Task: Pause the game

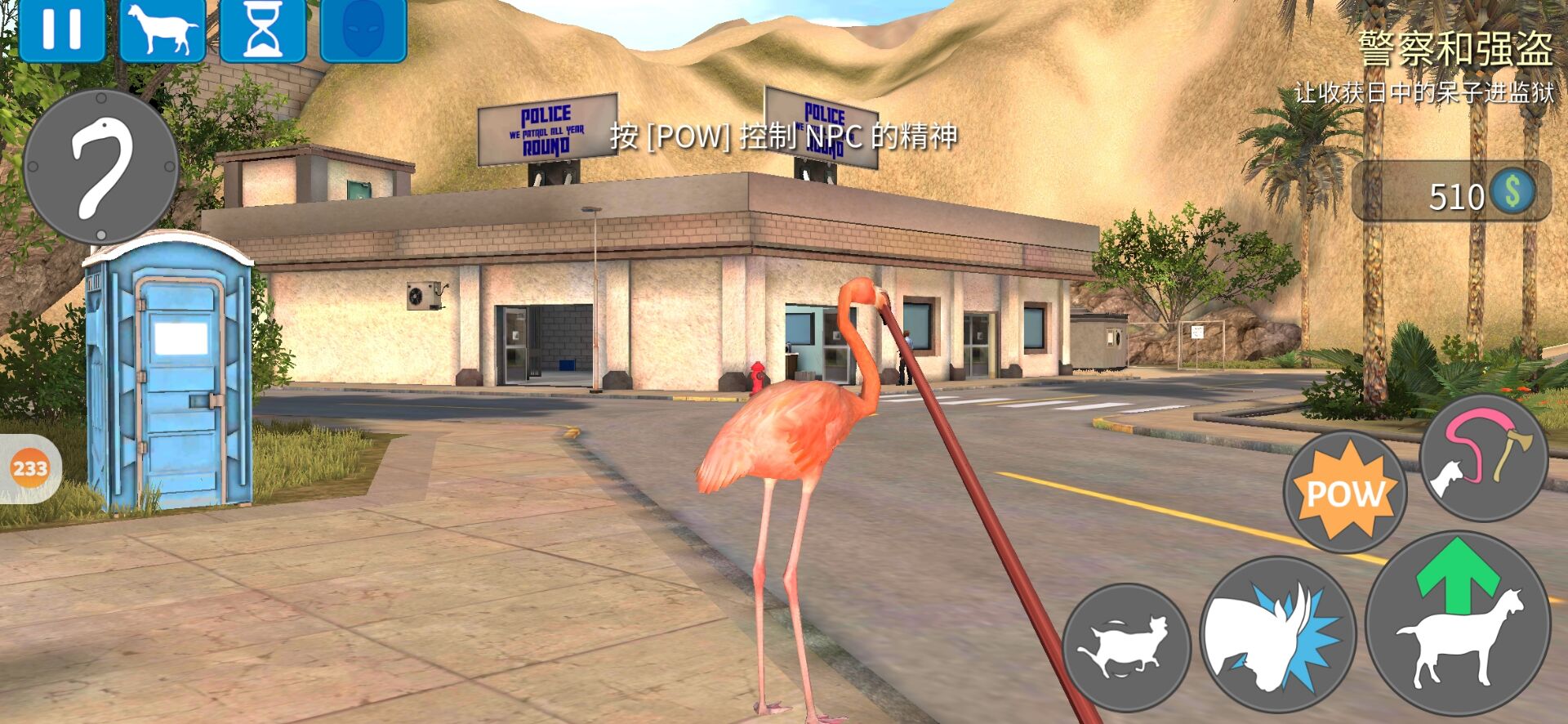Action: (x=62, y=29)
